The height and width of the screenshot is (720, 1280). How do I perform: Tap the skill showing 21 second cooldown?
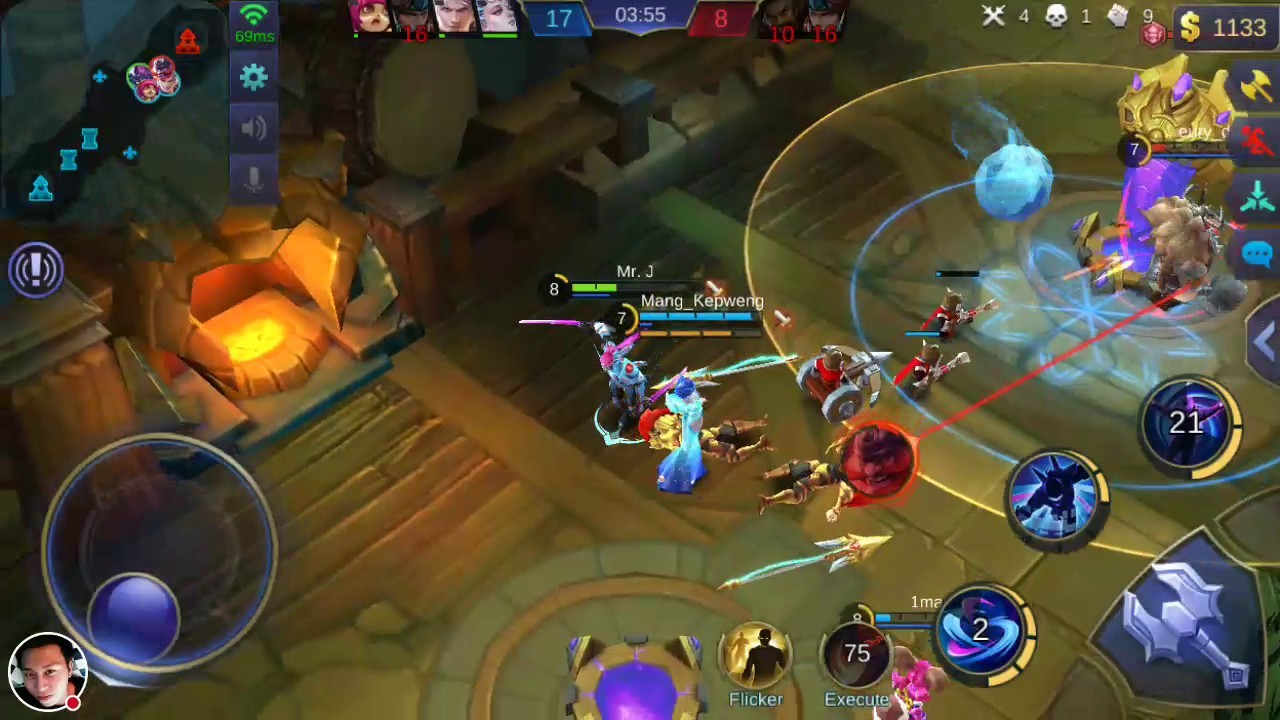pos(1190,425)
